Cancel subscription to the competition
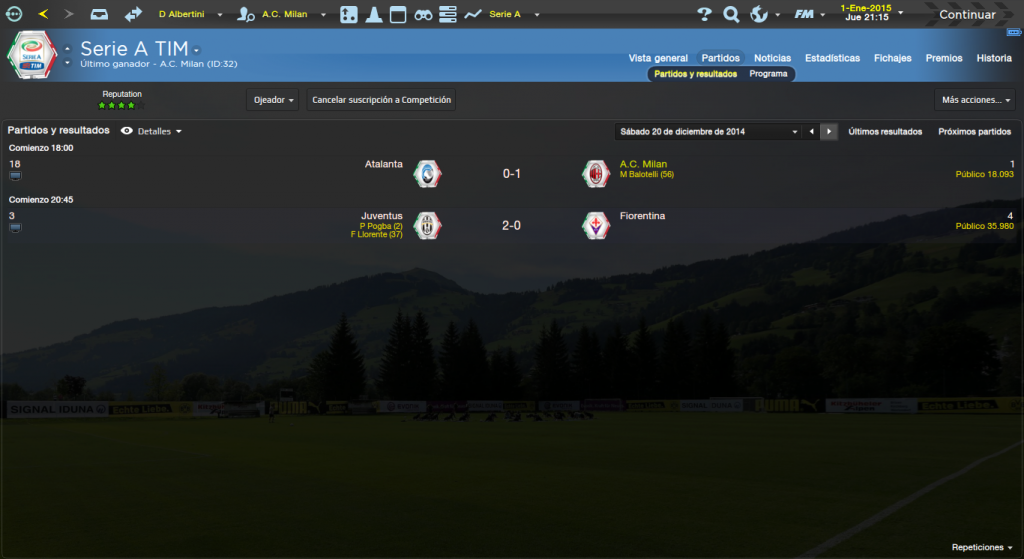Screen dimensions: 1024x559 click(381, 100)
